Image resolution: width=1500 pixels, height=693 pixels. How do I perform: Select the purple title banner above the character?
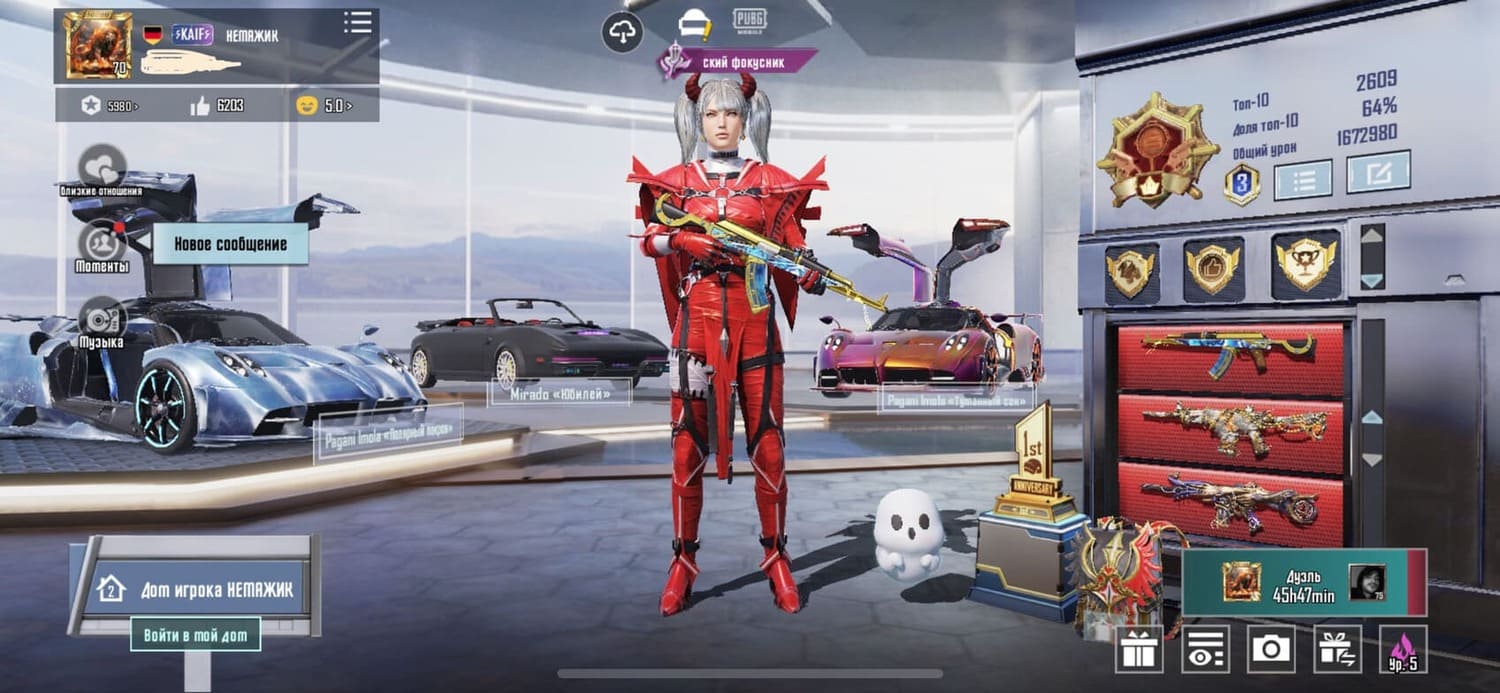tap(738, 63)
